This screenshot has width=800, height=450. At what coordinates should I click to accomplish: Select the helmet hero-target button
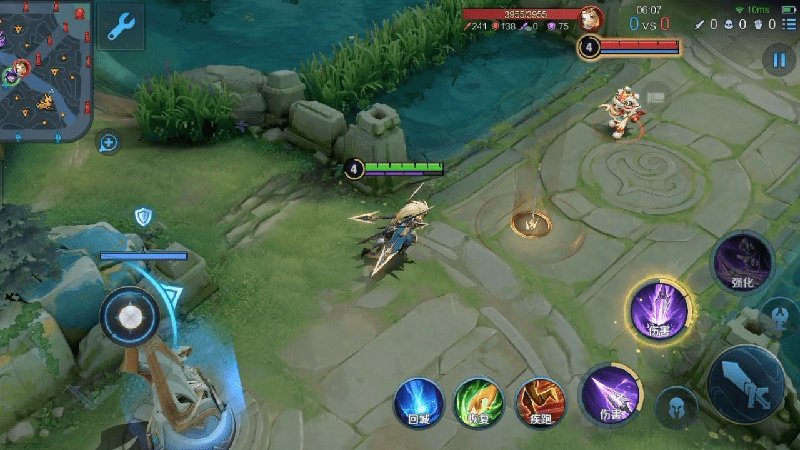click(x=677, y=407)
